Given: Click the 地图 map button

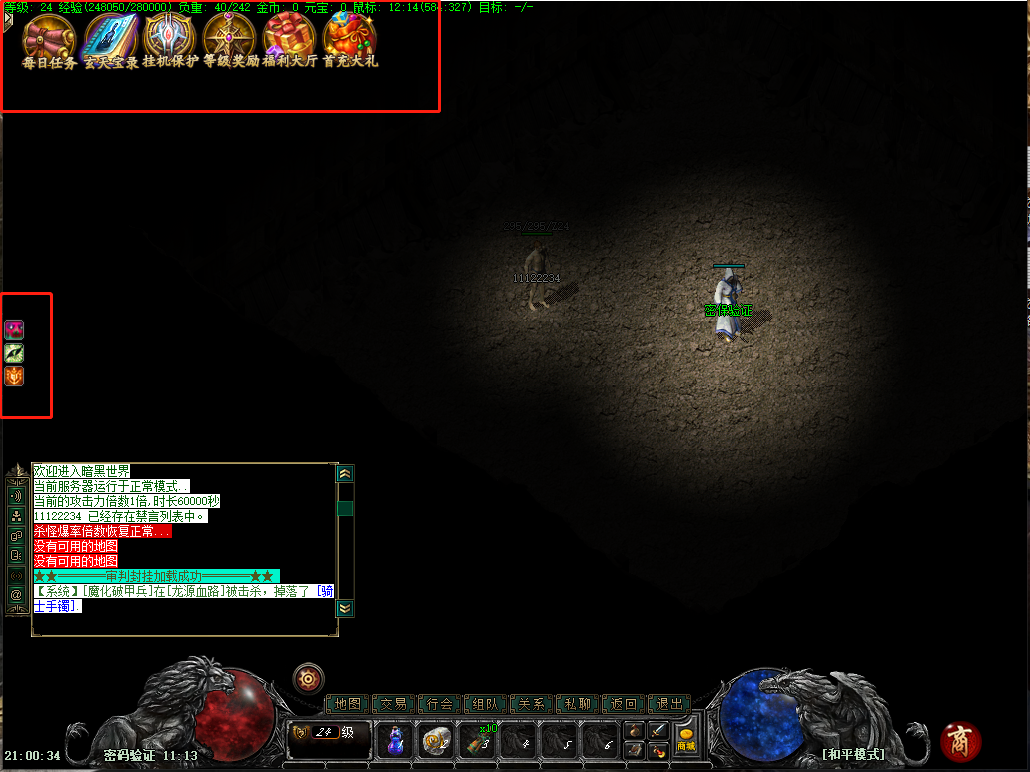Looking at the screenshot, I should [347, 704].
